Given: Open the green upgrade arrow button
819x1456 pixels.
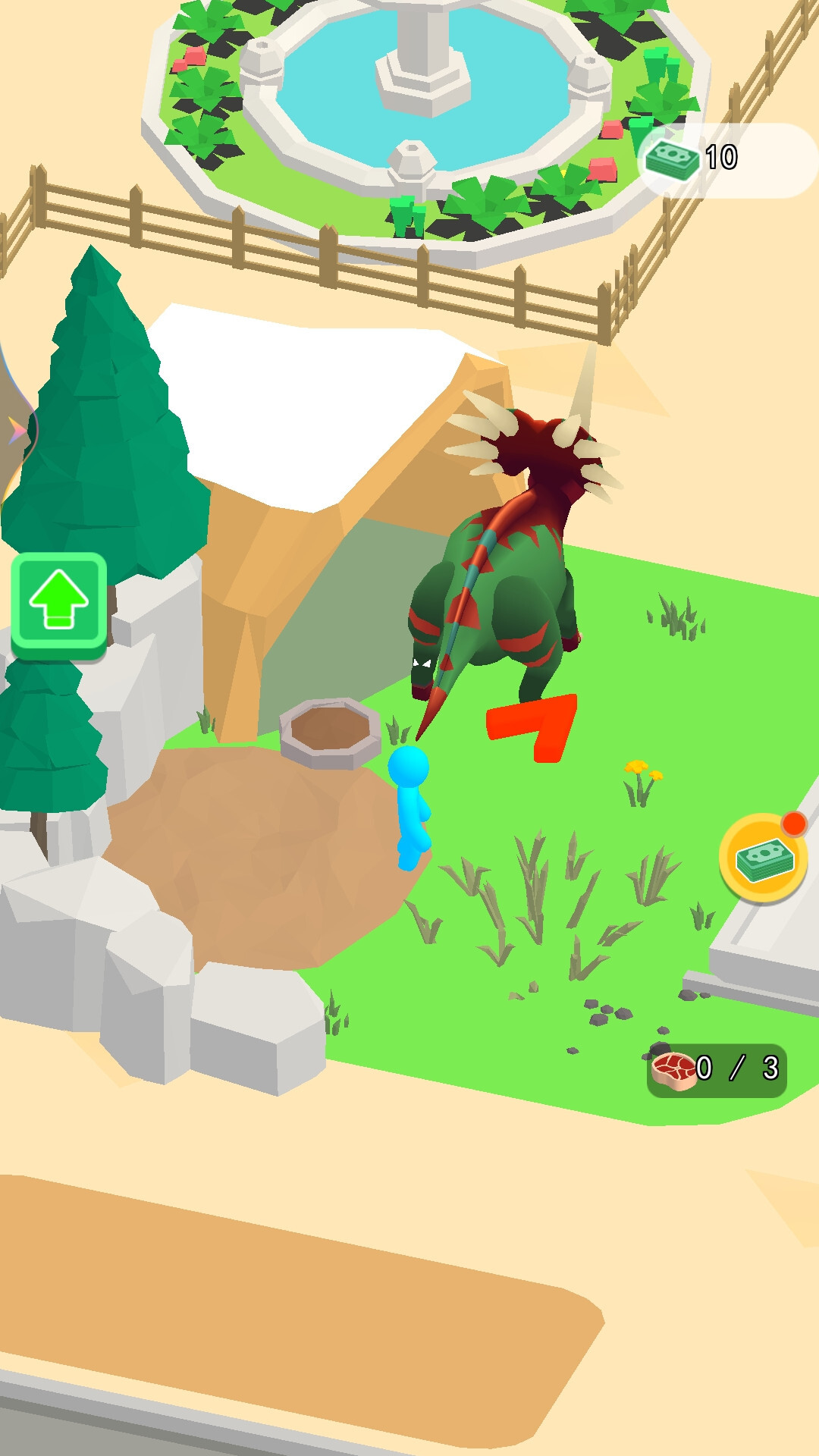Looking at the screenshot, I should (59, 603).
